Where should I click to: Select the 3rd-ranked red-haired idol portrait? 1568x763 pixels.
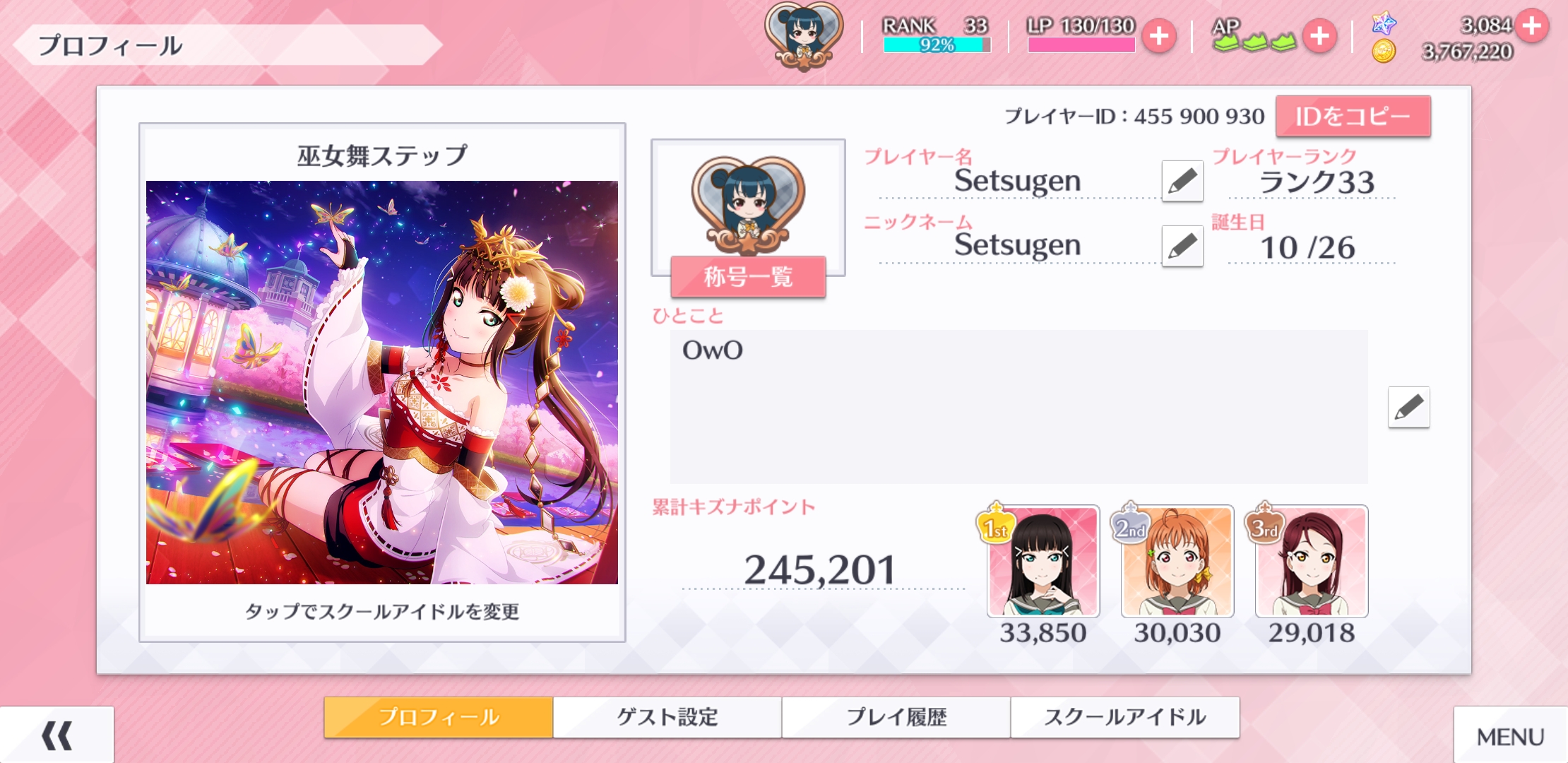1312,562
